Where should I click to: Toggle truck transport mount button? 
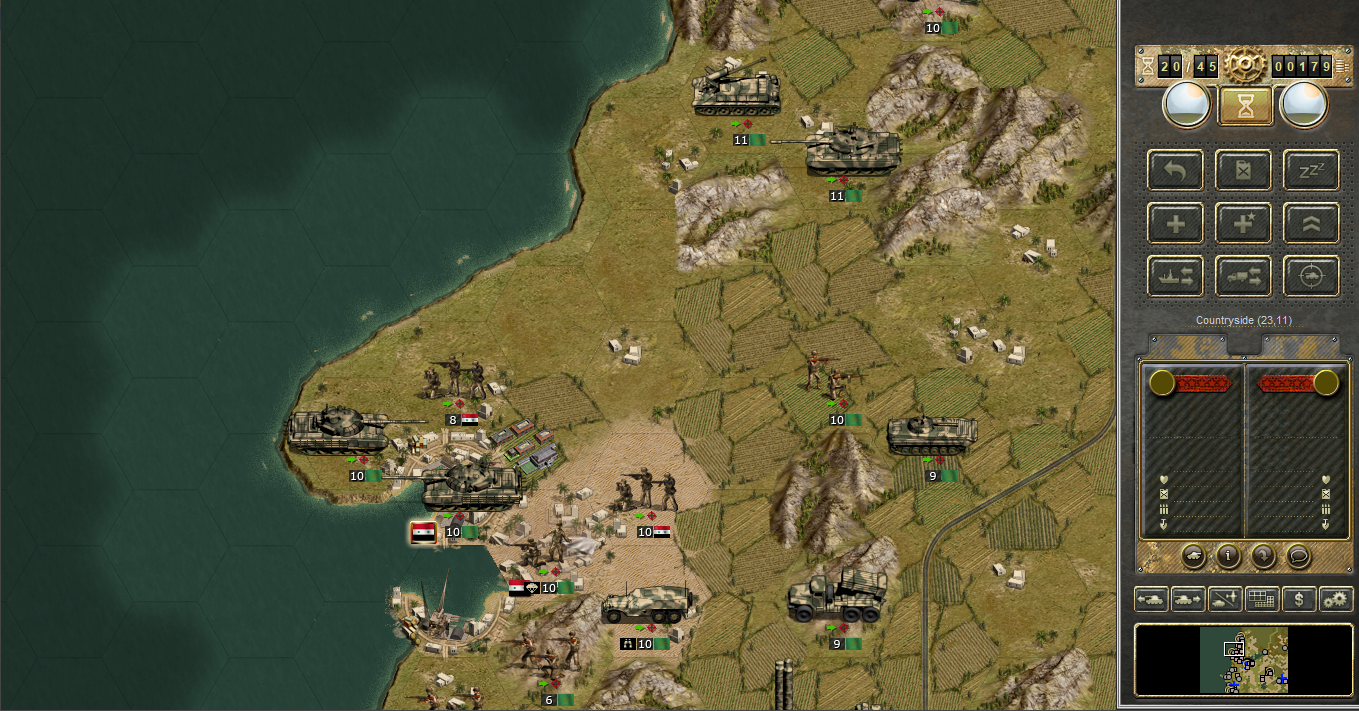coord(1244,276)
